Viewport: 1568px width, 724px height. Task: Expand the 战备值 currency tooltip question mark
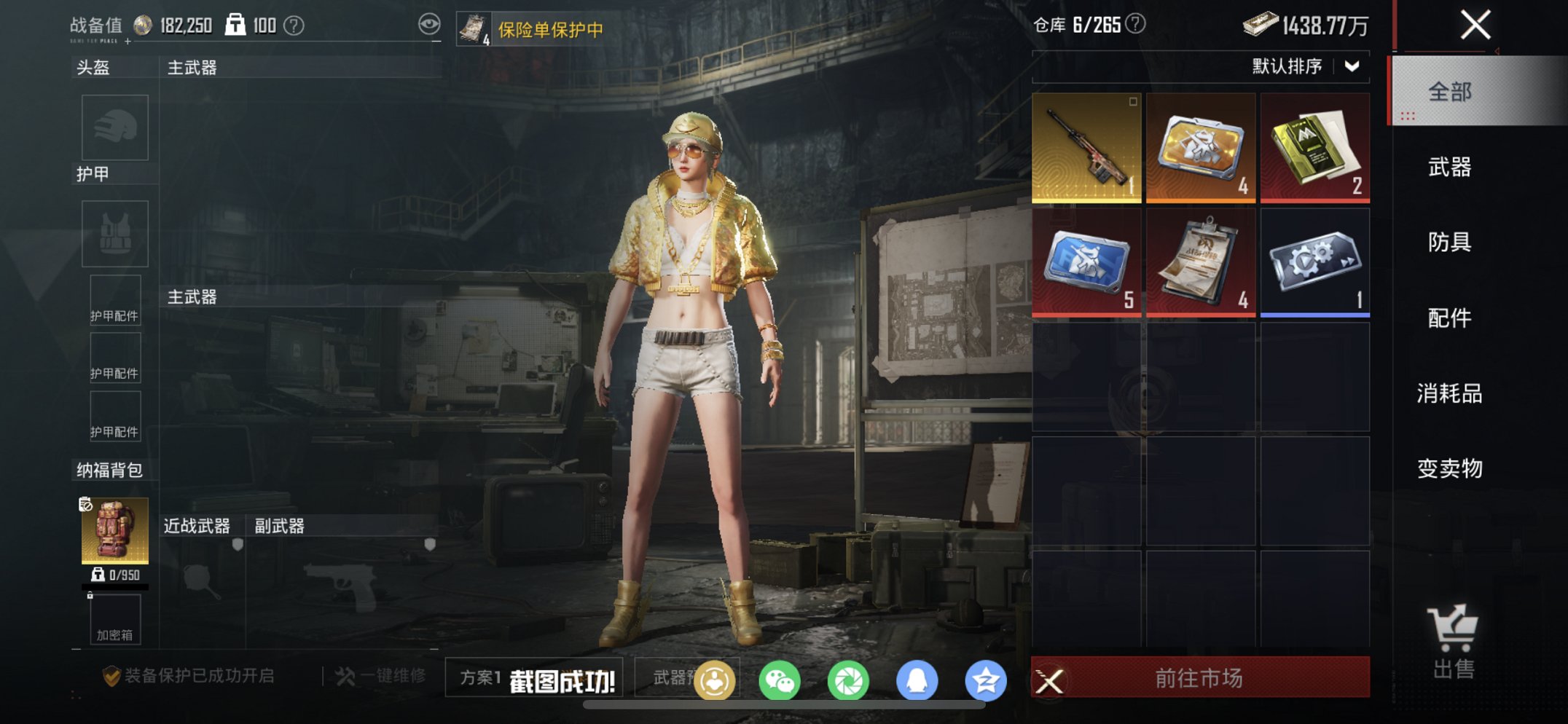click(294, 24)
